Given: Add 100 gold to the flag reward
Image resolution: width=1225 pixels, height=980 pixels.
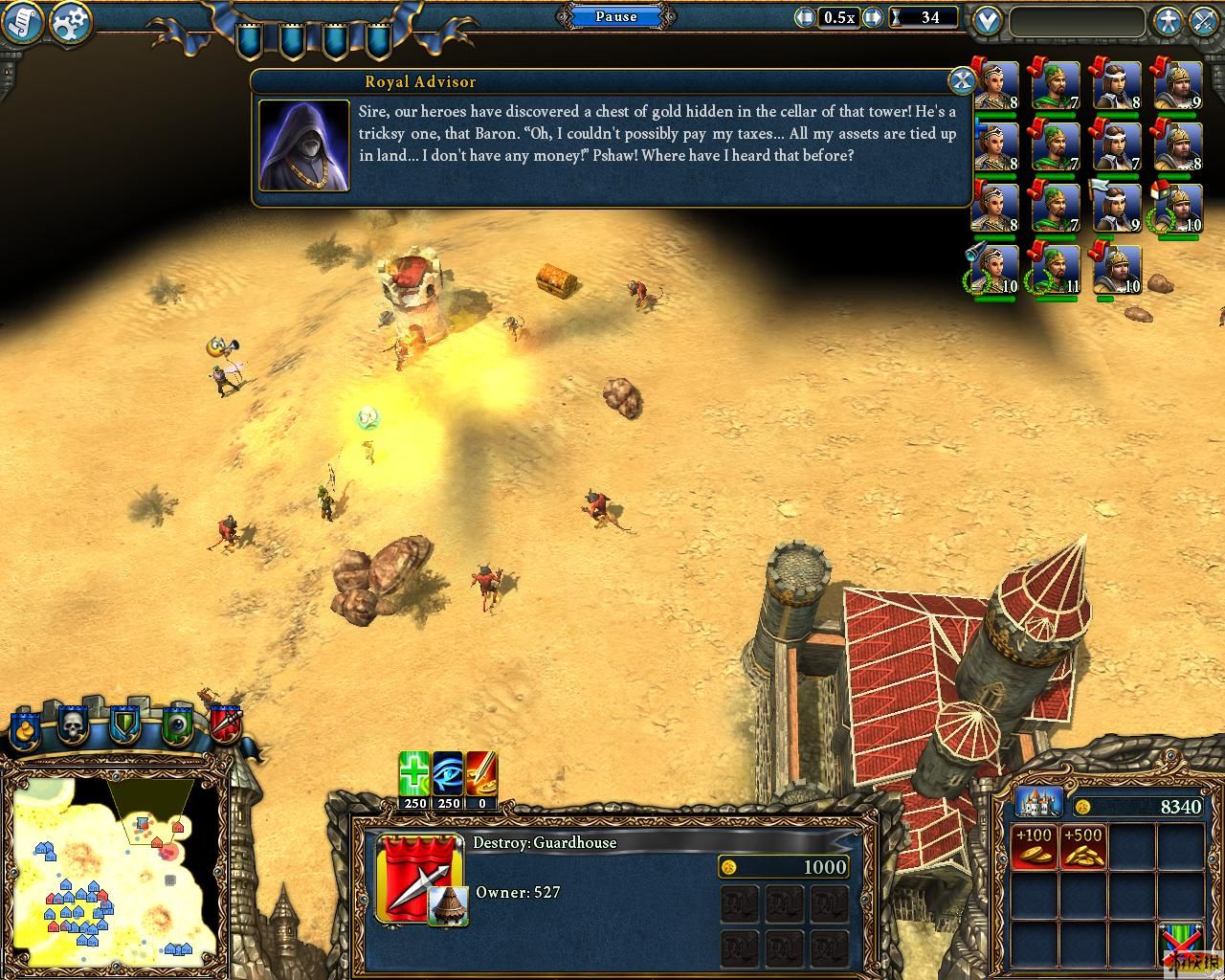Looking at the screenshot, I should pyautogui.click(x=1034, y=847).
